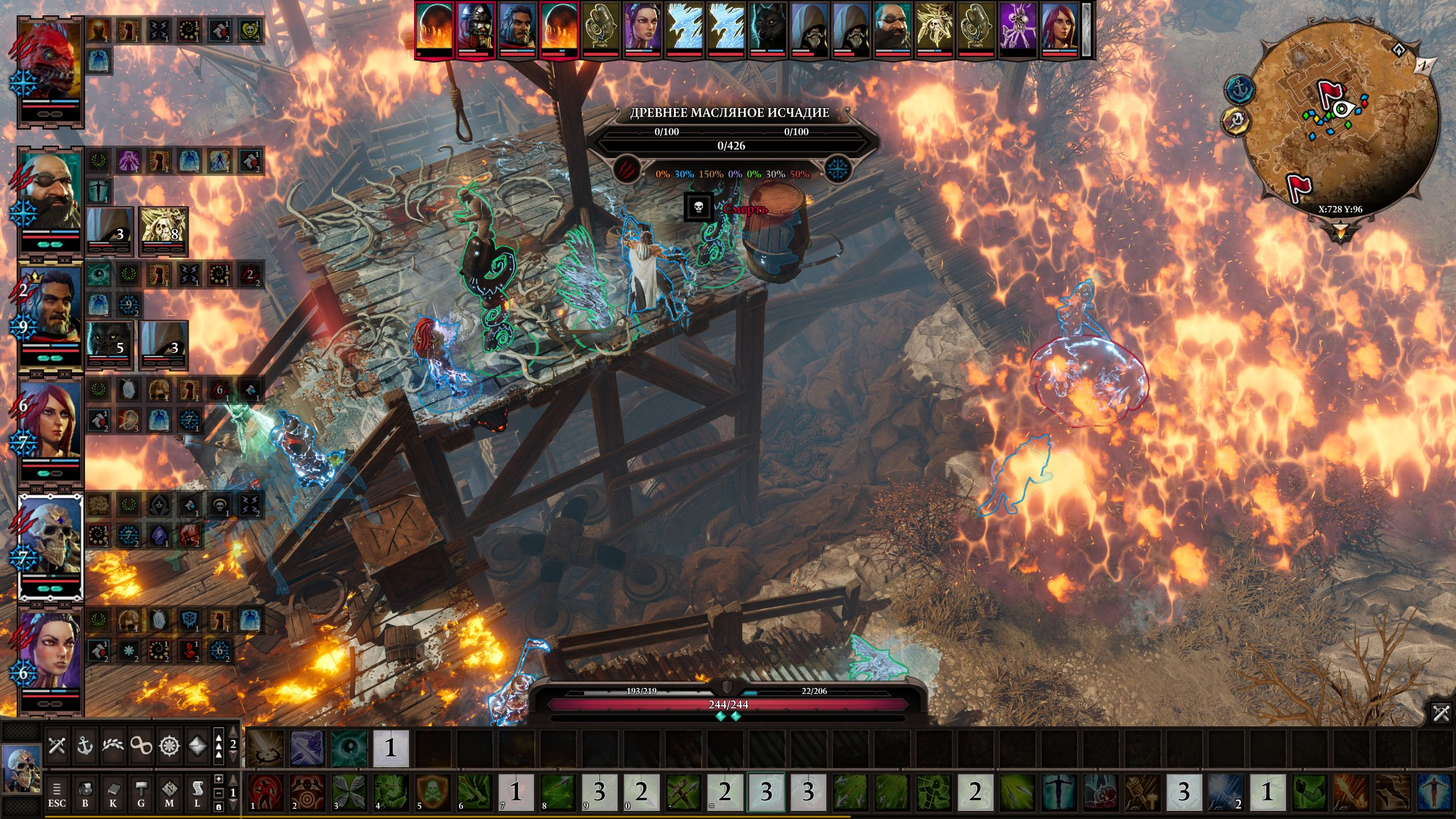
Task: Click the helmeted knight in the turn order
Action: [475, 28]
